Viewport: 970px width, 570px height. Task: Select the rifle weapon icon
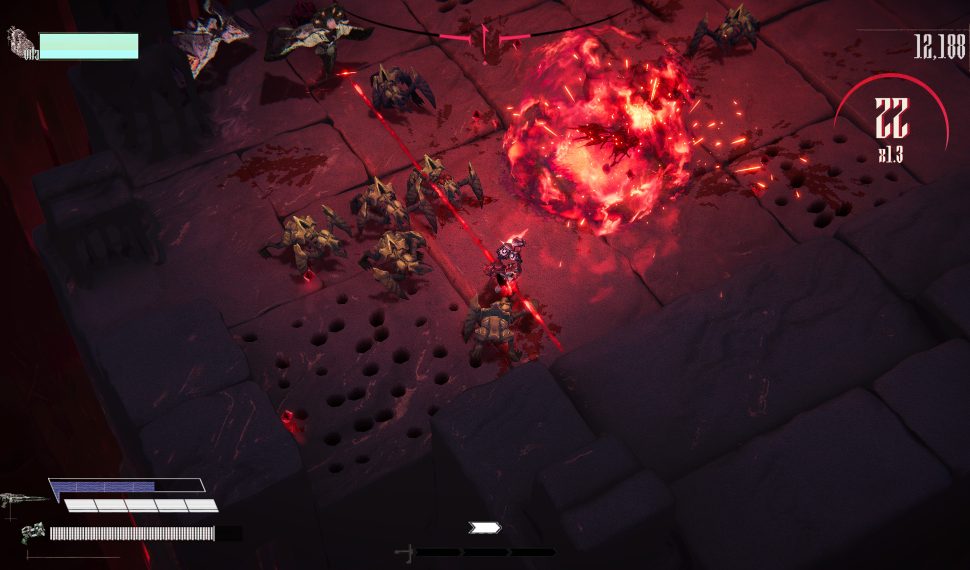[x=23, y=500]
